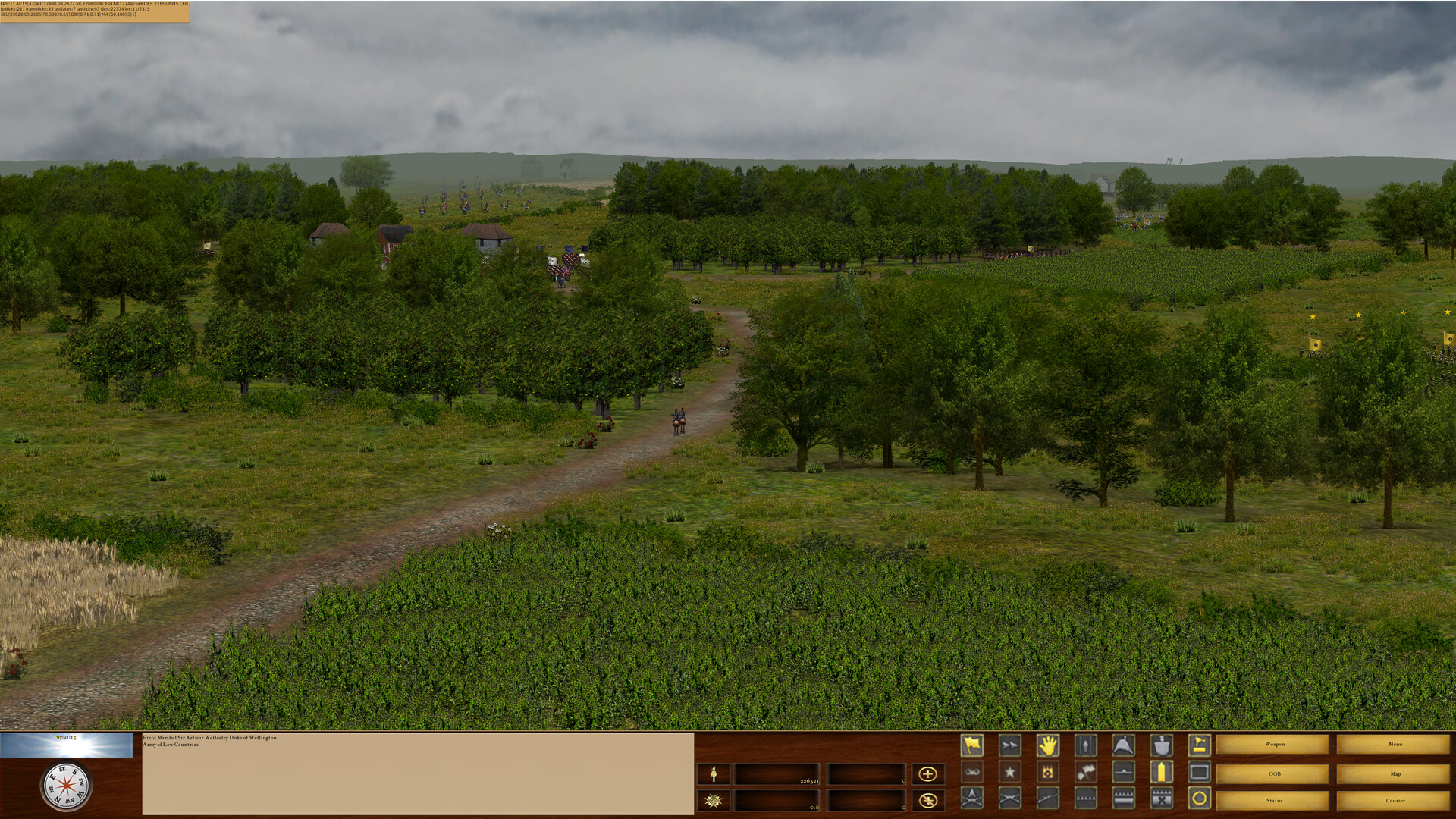Click the objective flag-on-stand icon
The height and width of the screenshot is (819, 1456).
[x=1199, y=745]
